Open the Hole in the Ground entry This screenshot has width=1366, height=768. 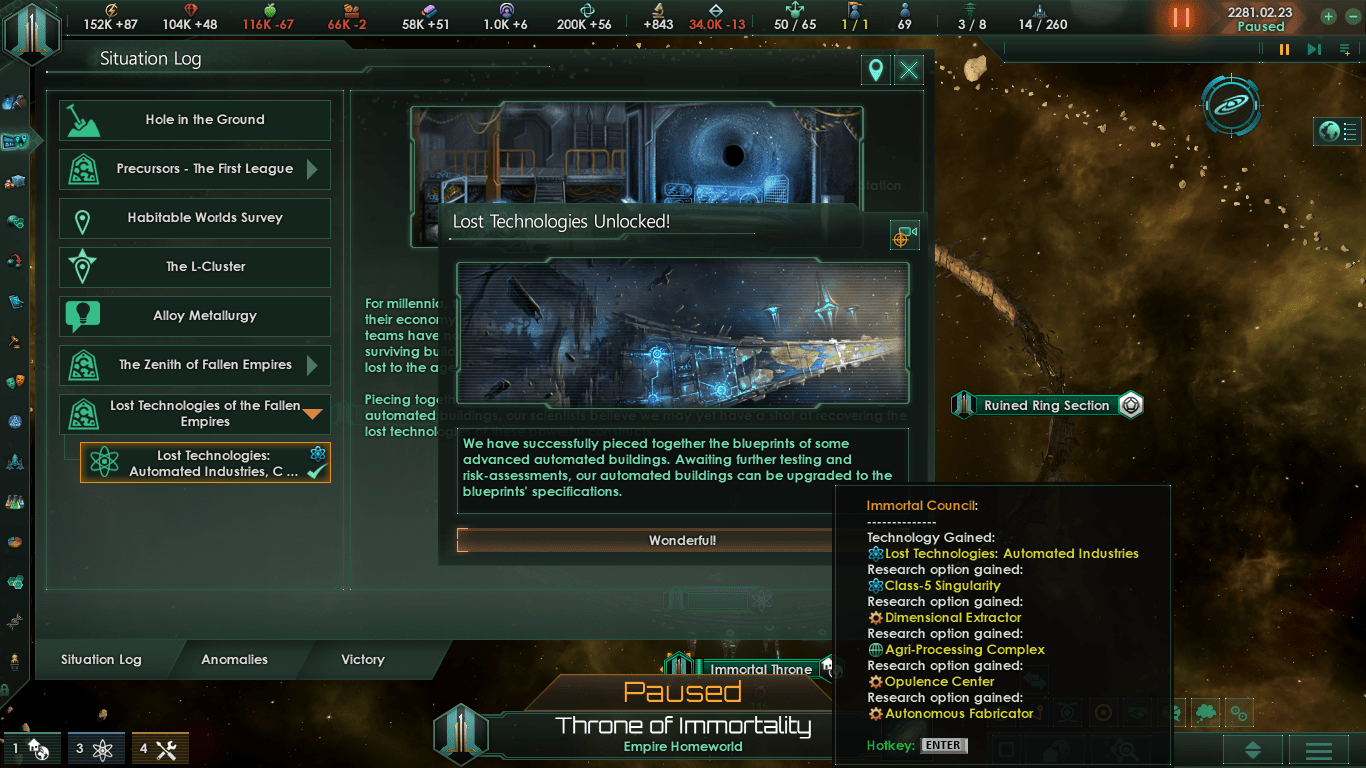click(x=195, y=120)
